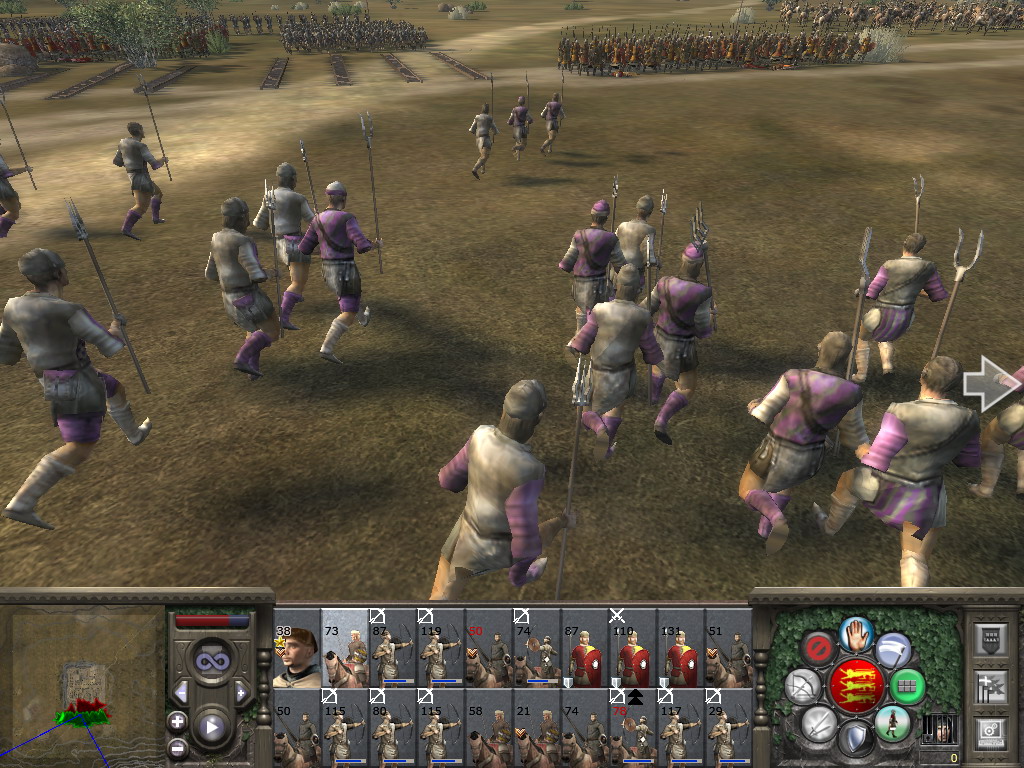The image size is (1024, 768).
Task: Zoom out the minimap with the minus button
Action: (177, 747)
